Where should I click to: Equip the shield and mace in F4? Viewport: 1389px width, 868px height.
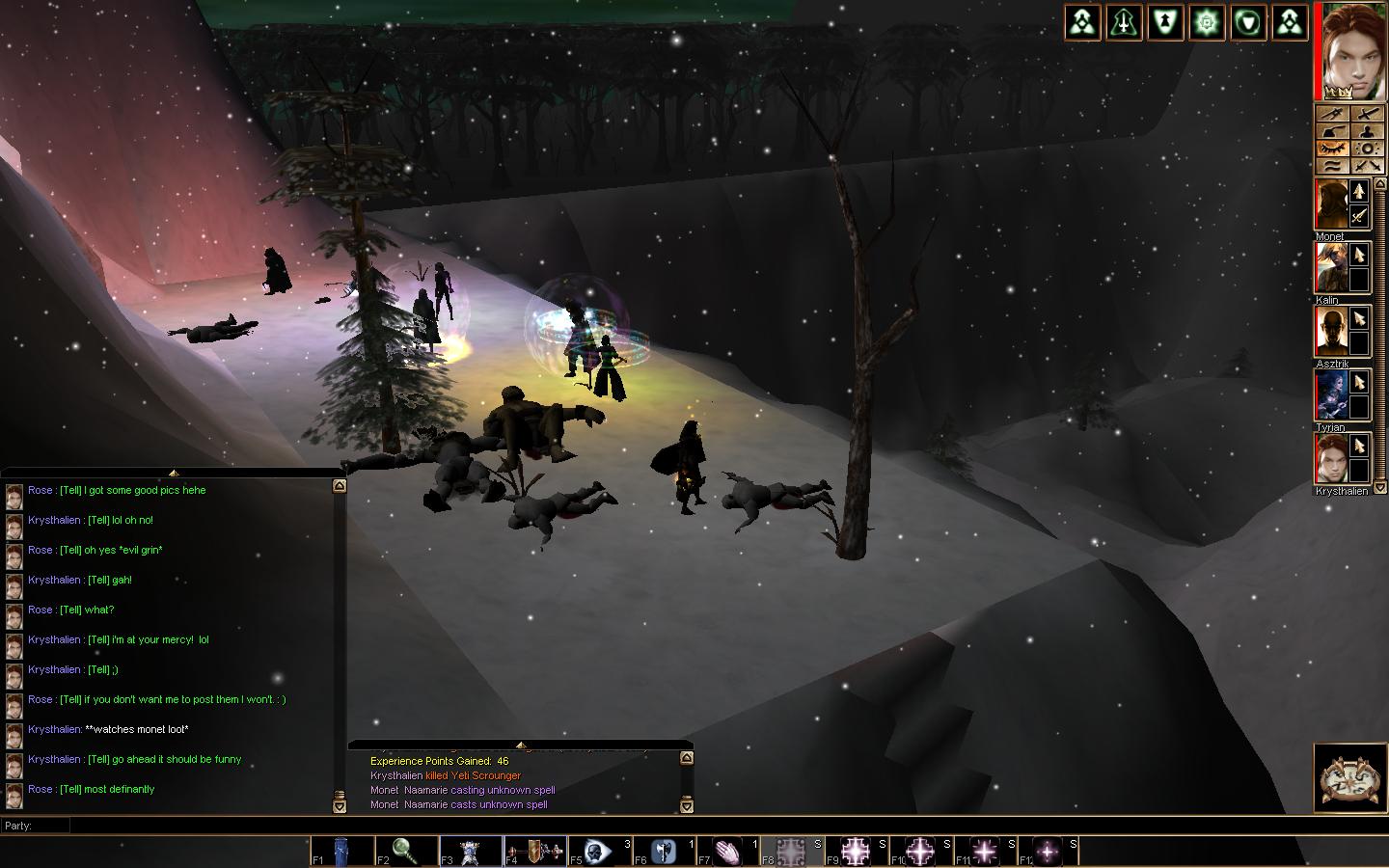pos(534,852)
